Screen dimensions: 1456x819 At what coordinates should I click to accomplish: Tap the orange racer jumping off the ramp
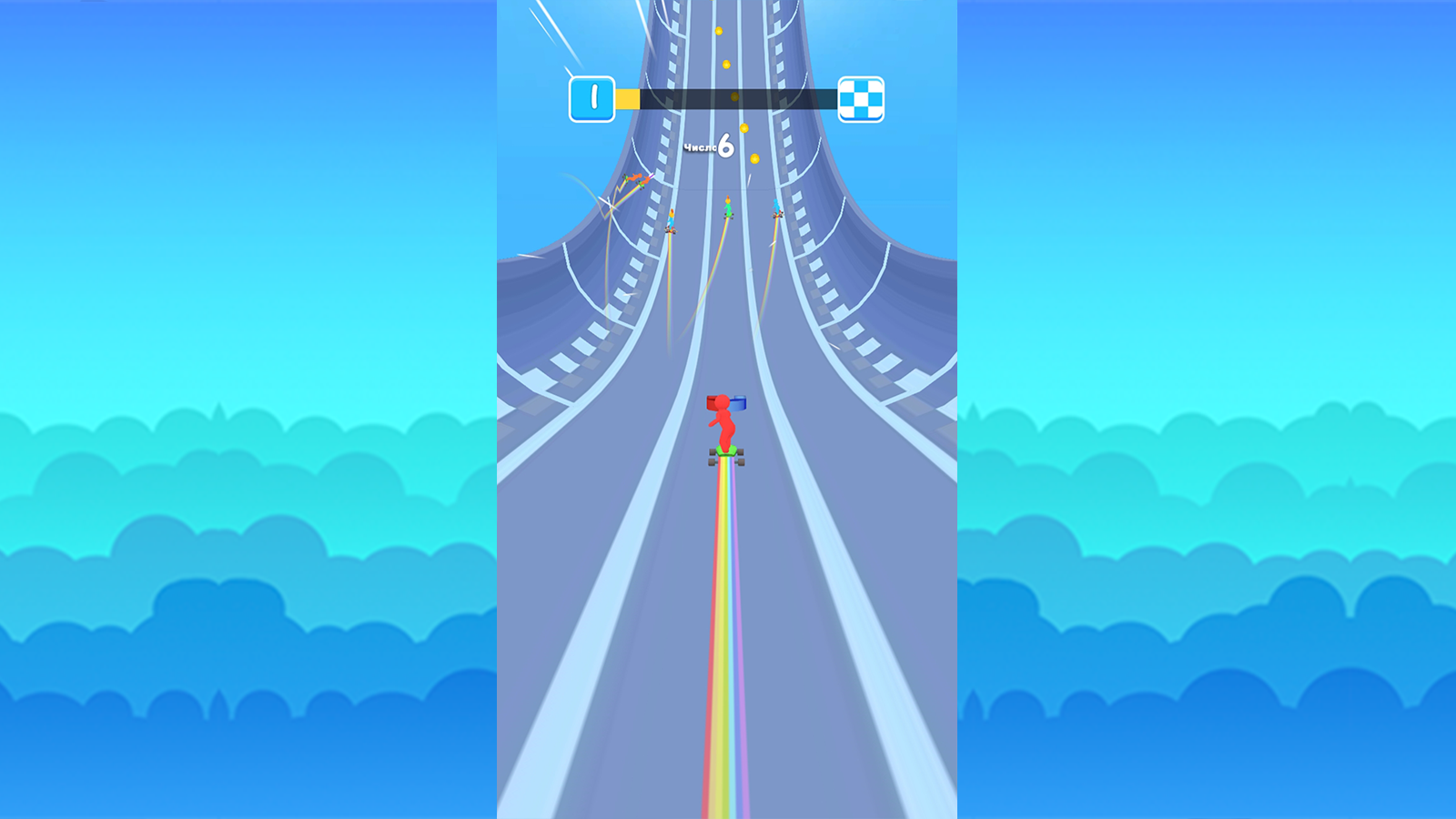click(x=637, y=178)
